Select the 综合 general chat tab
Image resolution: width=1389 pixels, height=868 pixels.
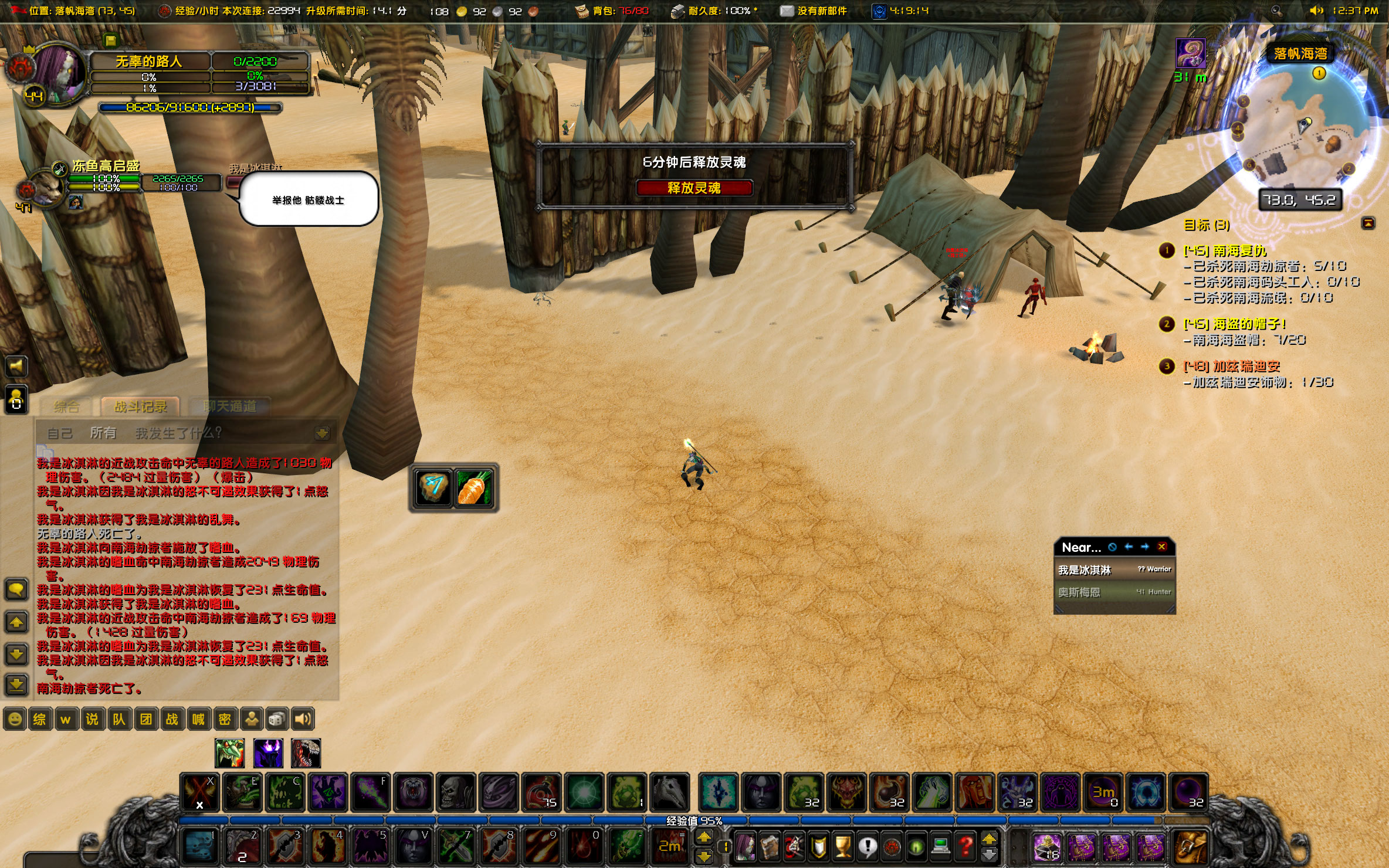click(x=66, y=406)
